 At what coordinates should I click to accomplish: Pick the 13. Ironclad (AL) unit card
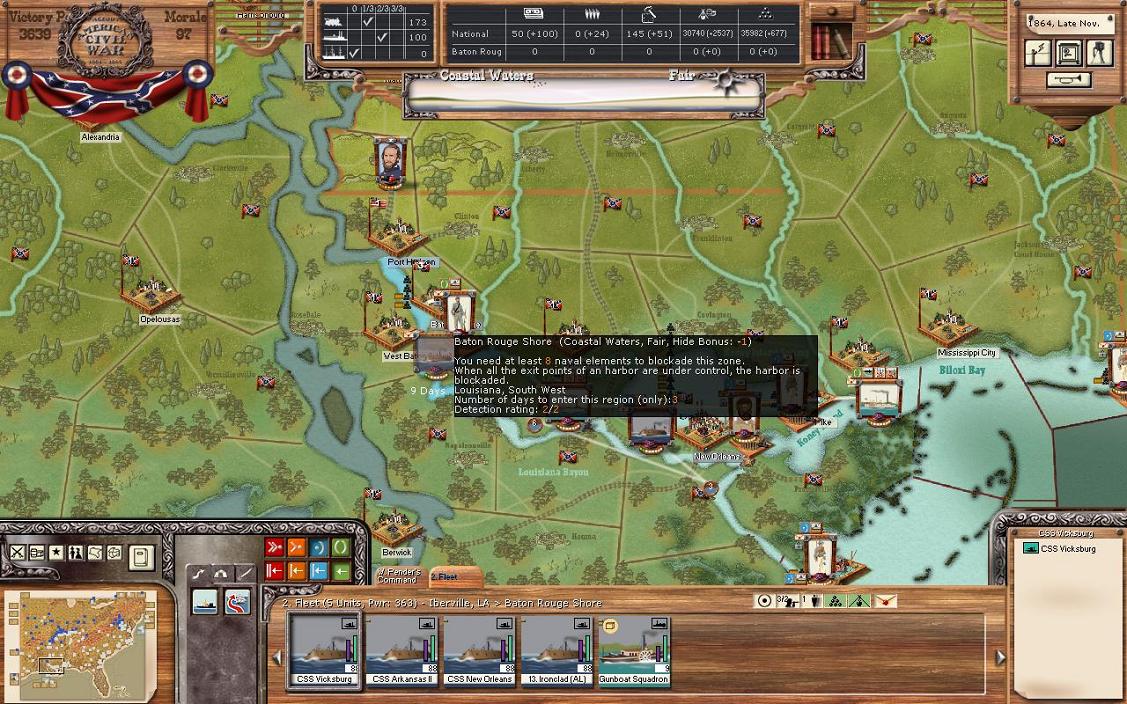(x=556, y=650)
